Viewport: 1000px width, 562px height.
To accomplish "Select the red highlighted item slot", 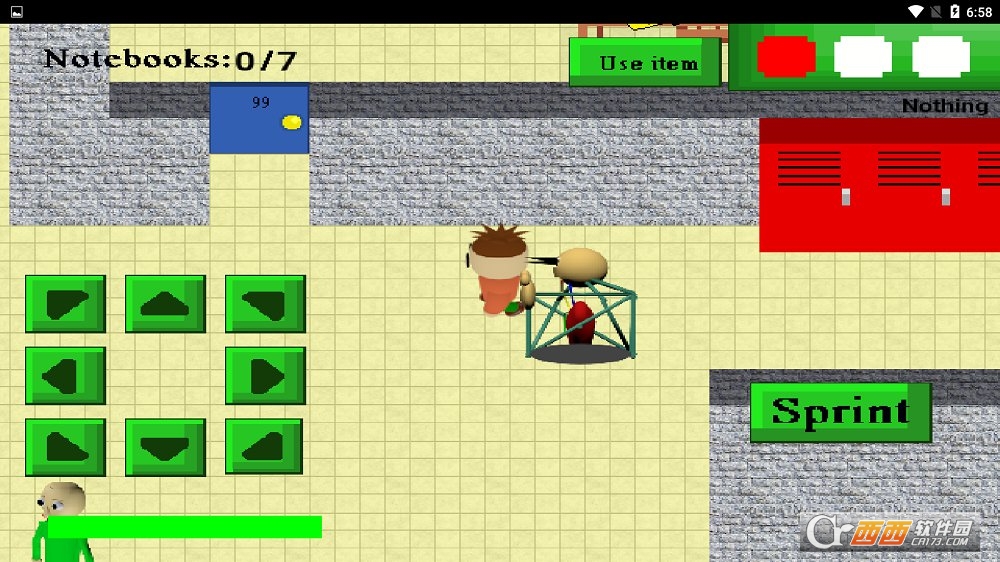I will (x=786, y=57).
